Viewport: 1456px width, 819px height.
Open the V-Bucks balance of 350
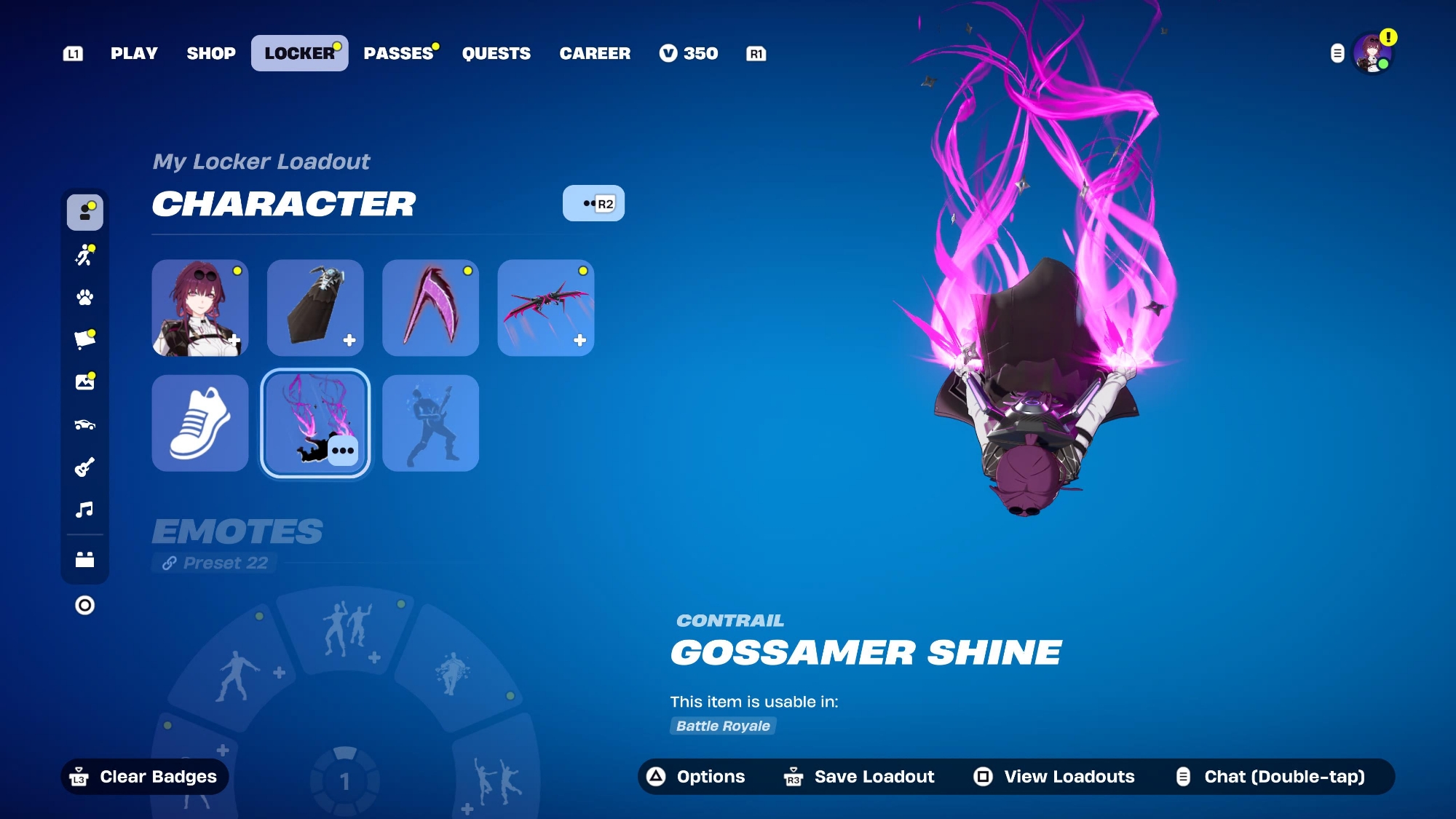coord(689,53)
